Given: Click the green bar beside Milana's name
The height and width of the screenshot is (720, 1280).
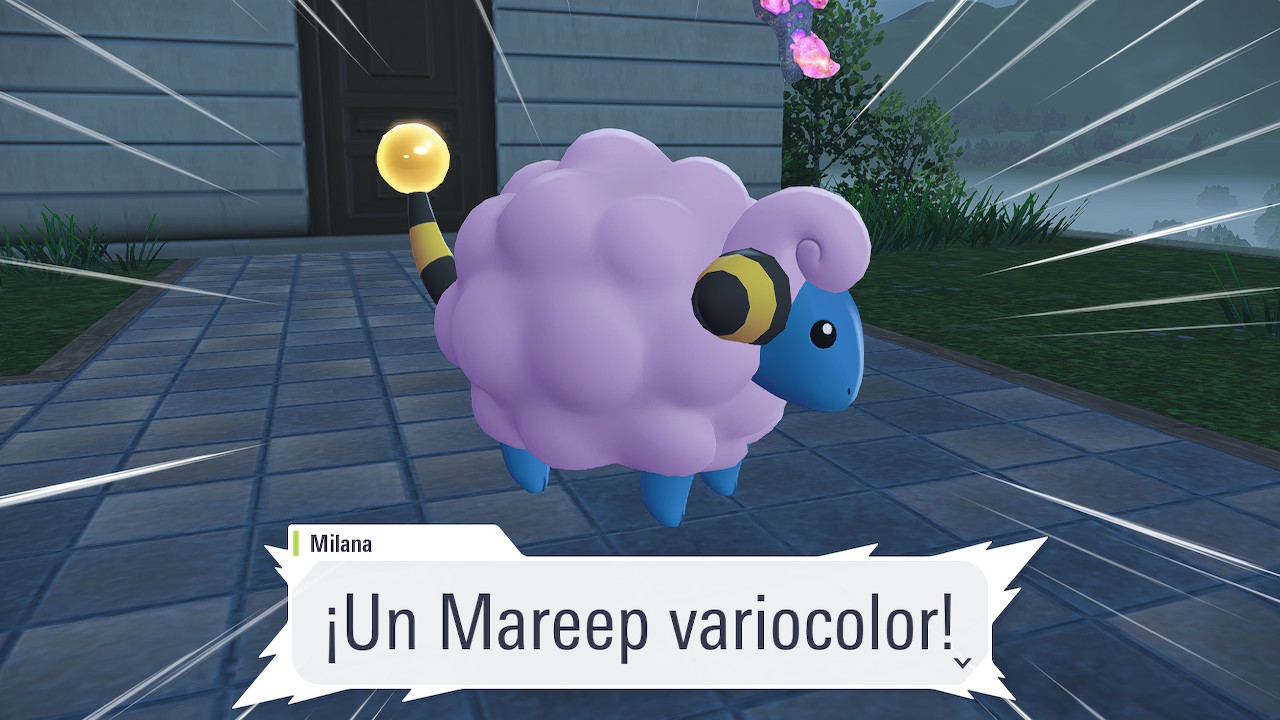Looking at the screenshot, I should tap(297, 540).
